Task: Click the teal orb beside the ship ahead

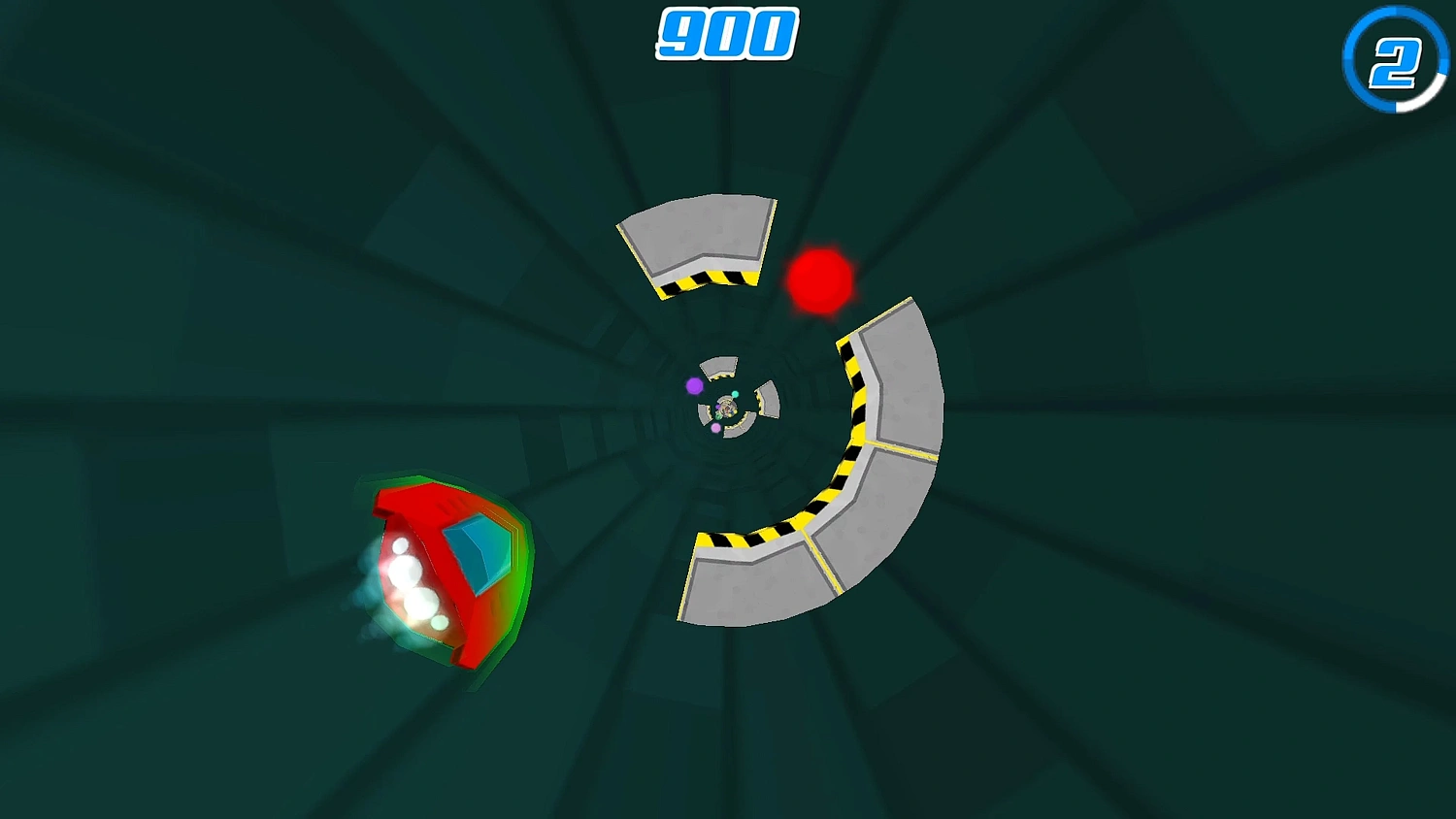Action: point(735,394)
